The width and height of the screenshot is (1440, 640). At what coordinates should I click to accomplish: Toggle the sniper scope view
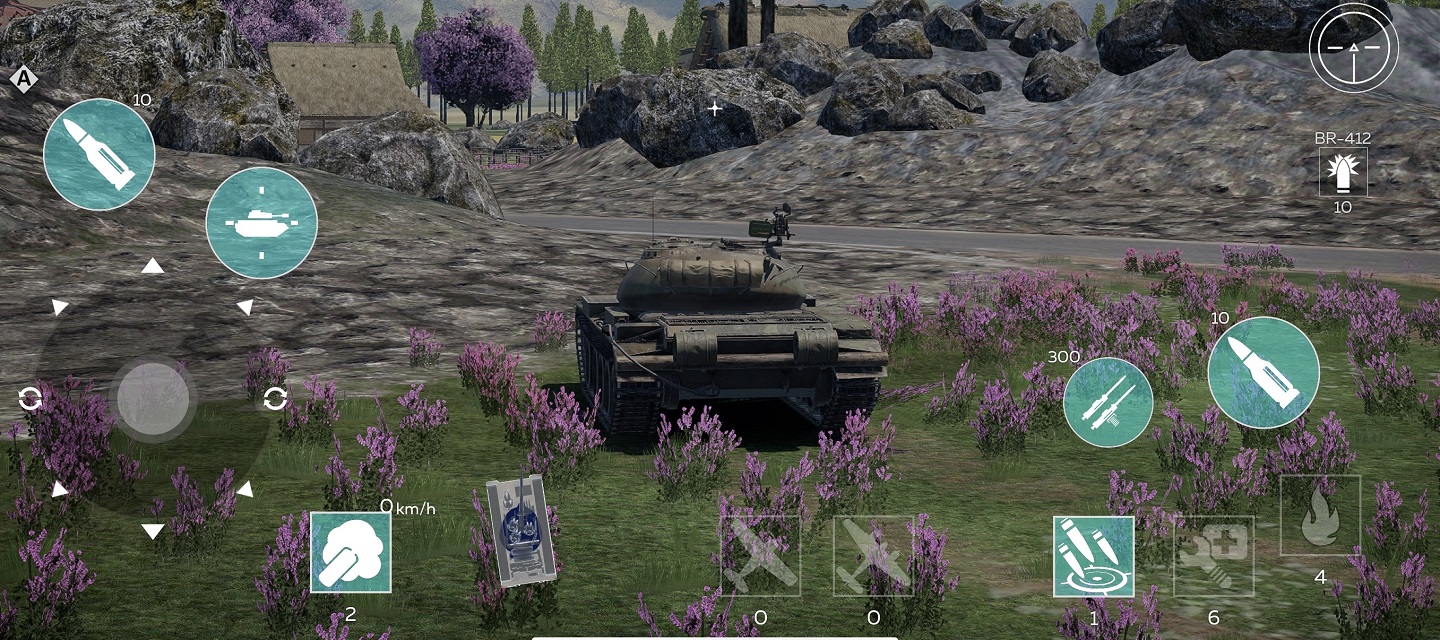pyautogui.click(x=1354, y=47)
